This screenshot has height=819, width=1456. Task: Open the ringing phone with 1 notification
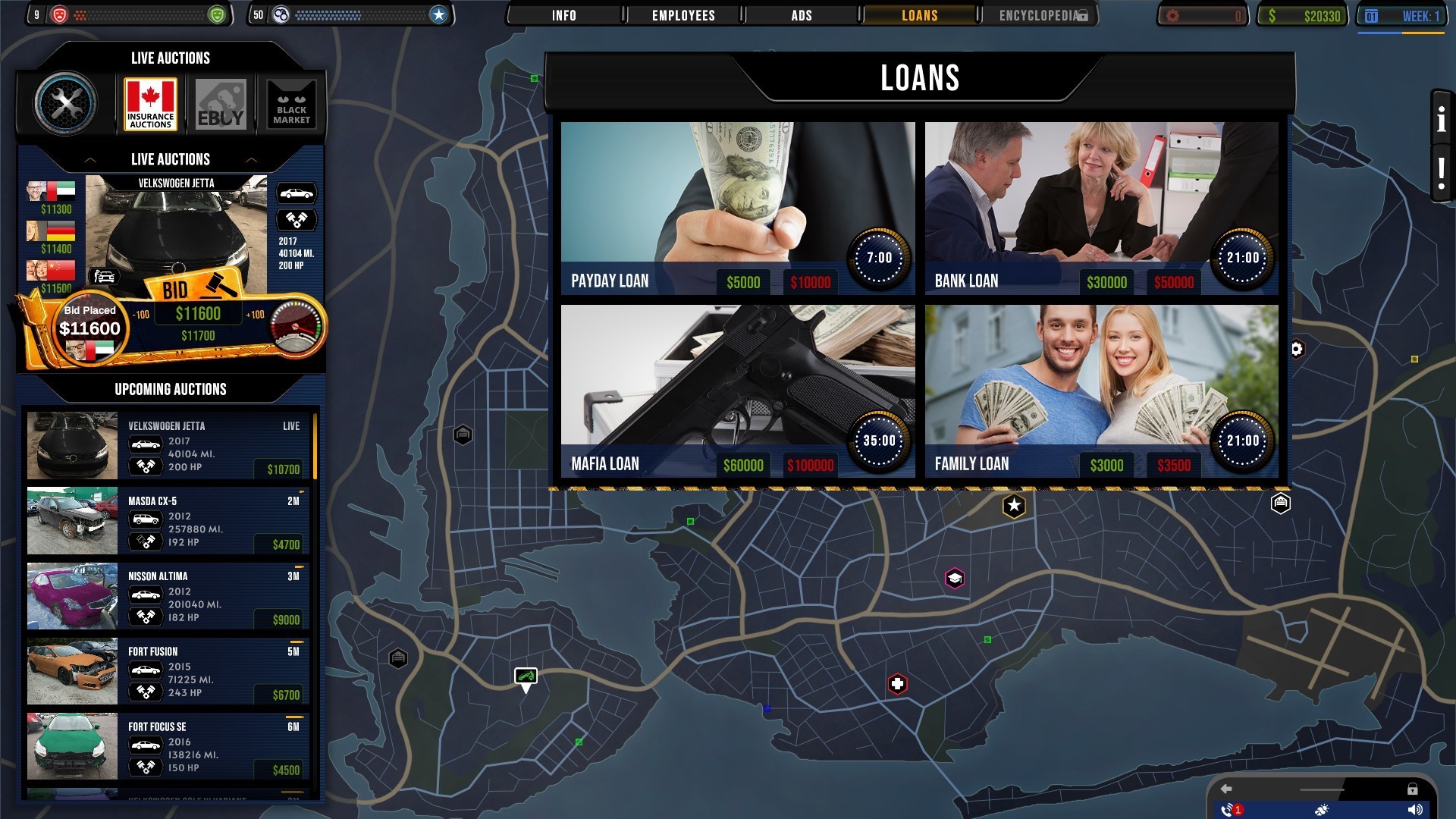[x=1229, y=810]
